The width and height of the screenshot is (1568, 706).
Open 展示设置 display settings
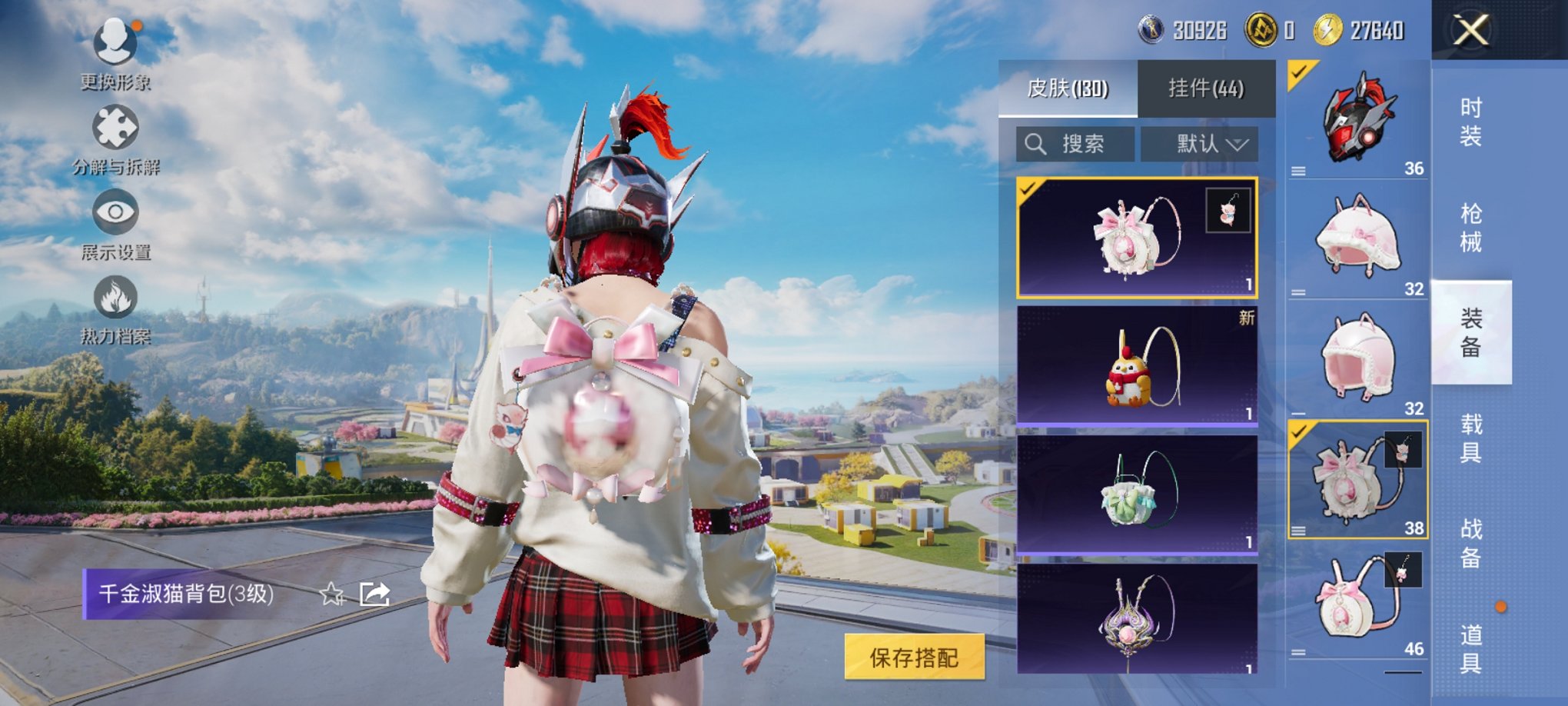coord(114,211)
